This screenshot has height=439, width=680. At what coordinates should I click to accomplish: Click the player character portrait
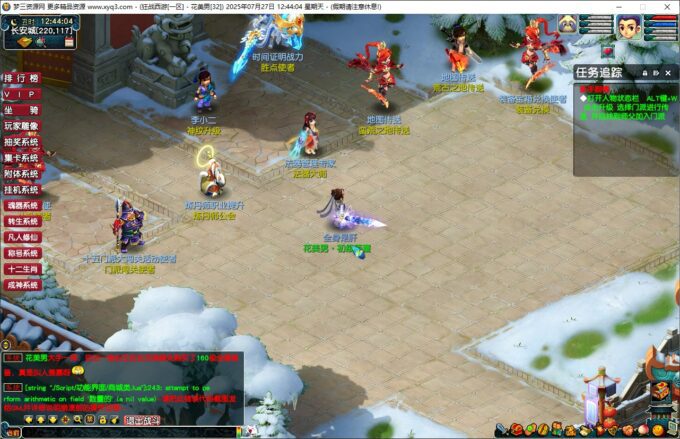[628, 26]
